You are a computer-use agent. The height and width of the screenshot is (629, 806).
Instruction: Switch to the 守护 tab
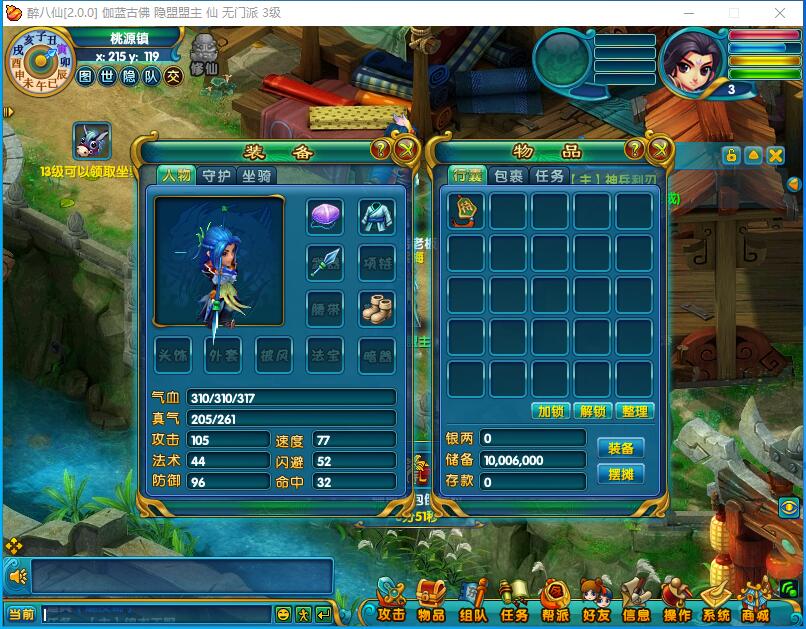click(216, 176)
